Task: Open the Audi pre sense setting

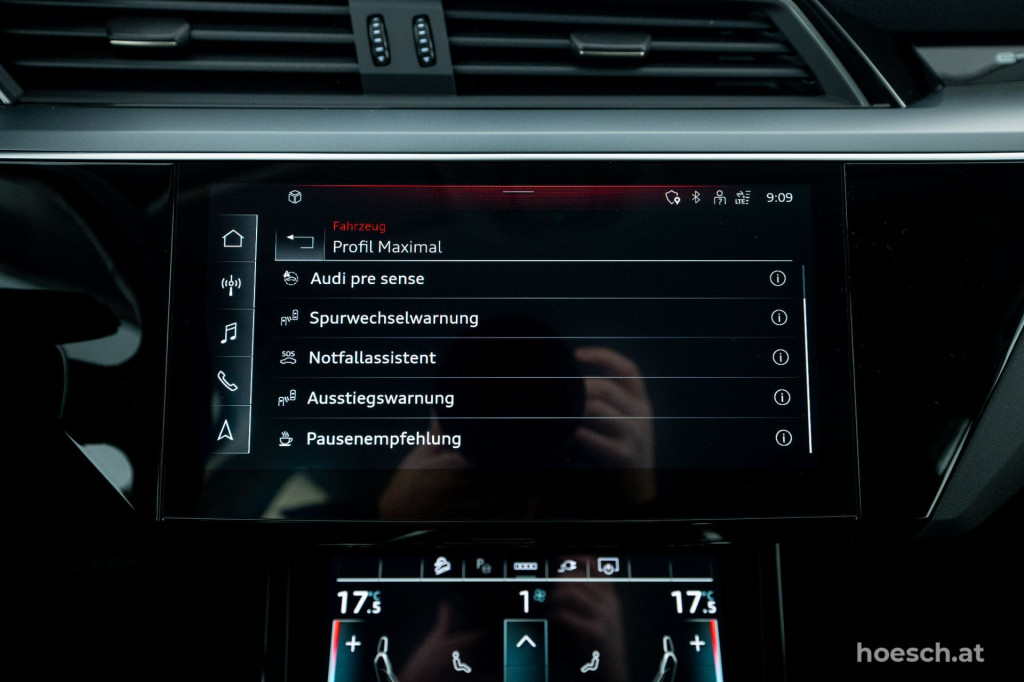Action: coord(367,279)
